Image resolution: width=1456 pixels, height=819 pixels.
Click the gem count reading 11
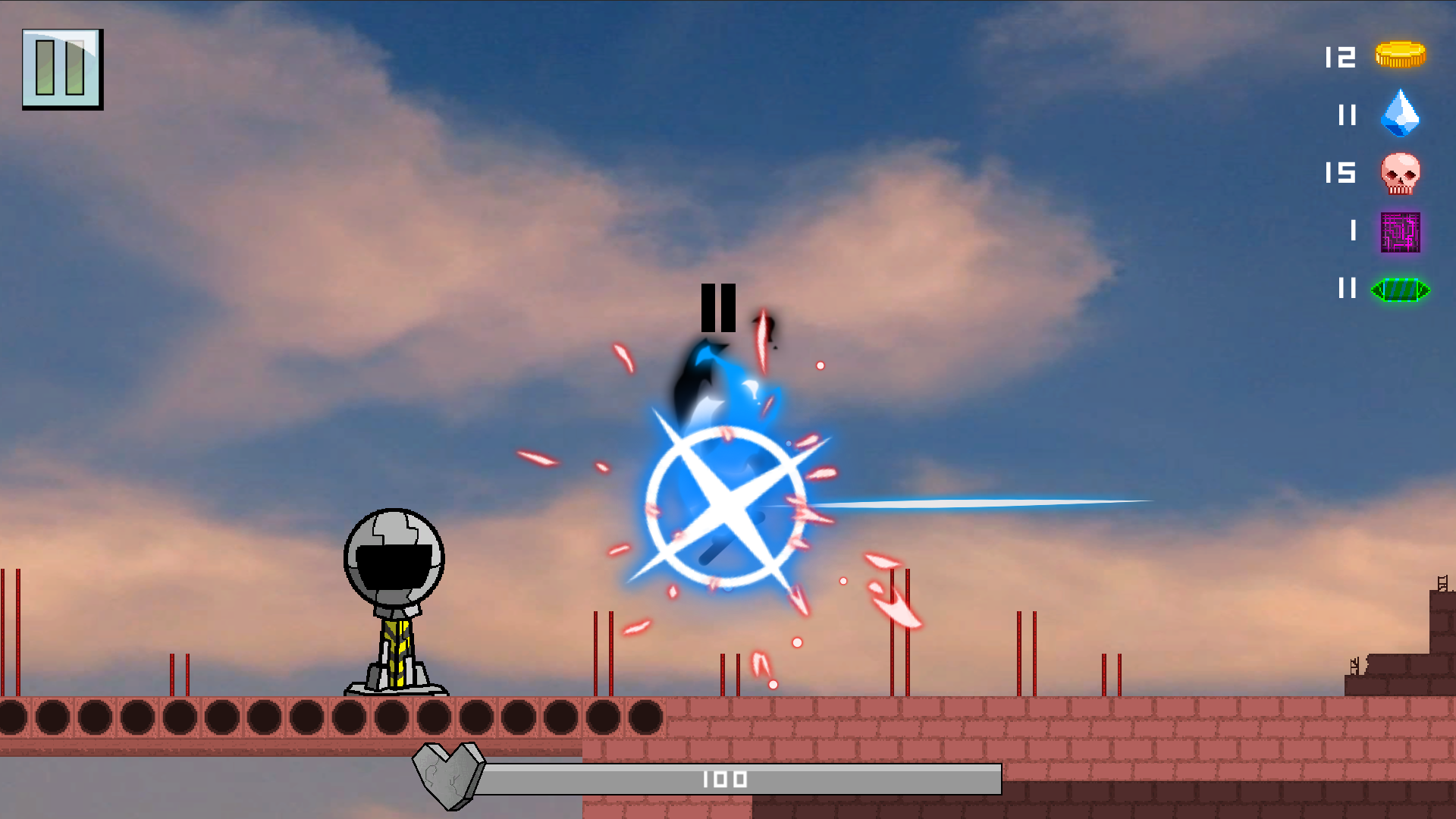(1346, 115)
